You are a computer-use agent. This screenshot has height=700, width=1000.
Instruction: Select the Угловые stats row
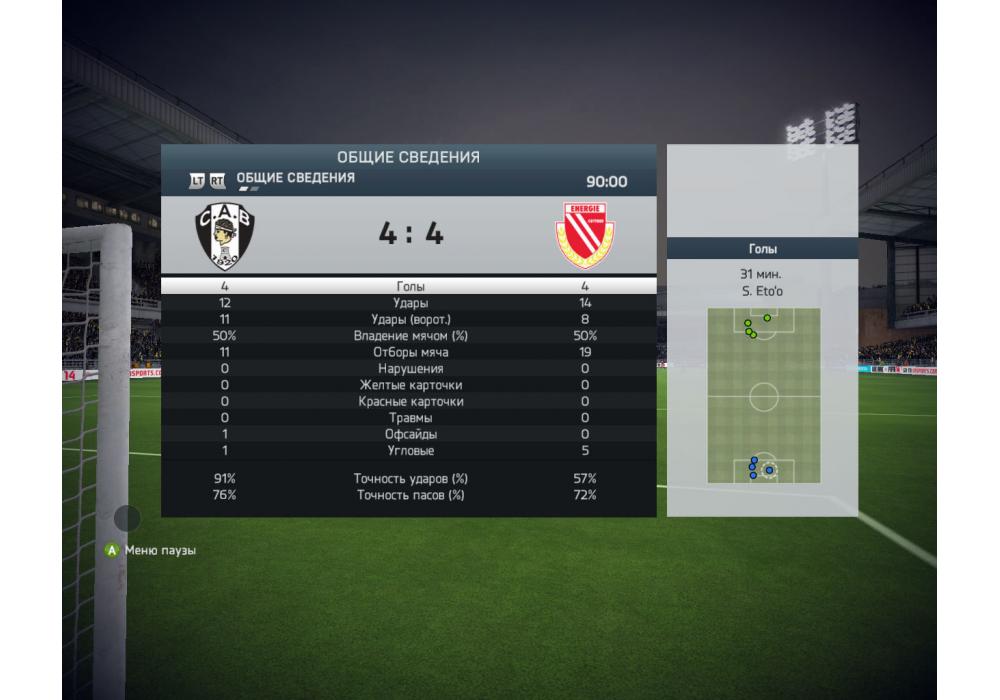409,451
